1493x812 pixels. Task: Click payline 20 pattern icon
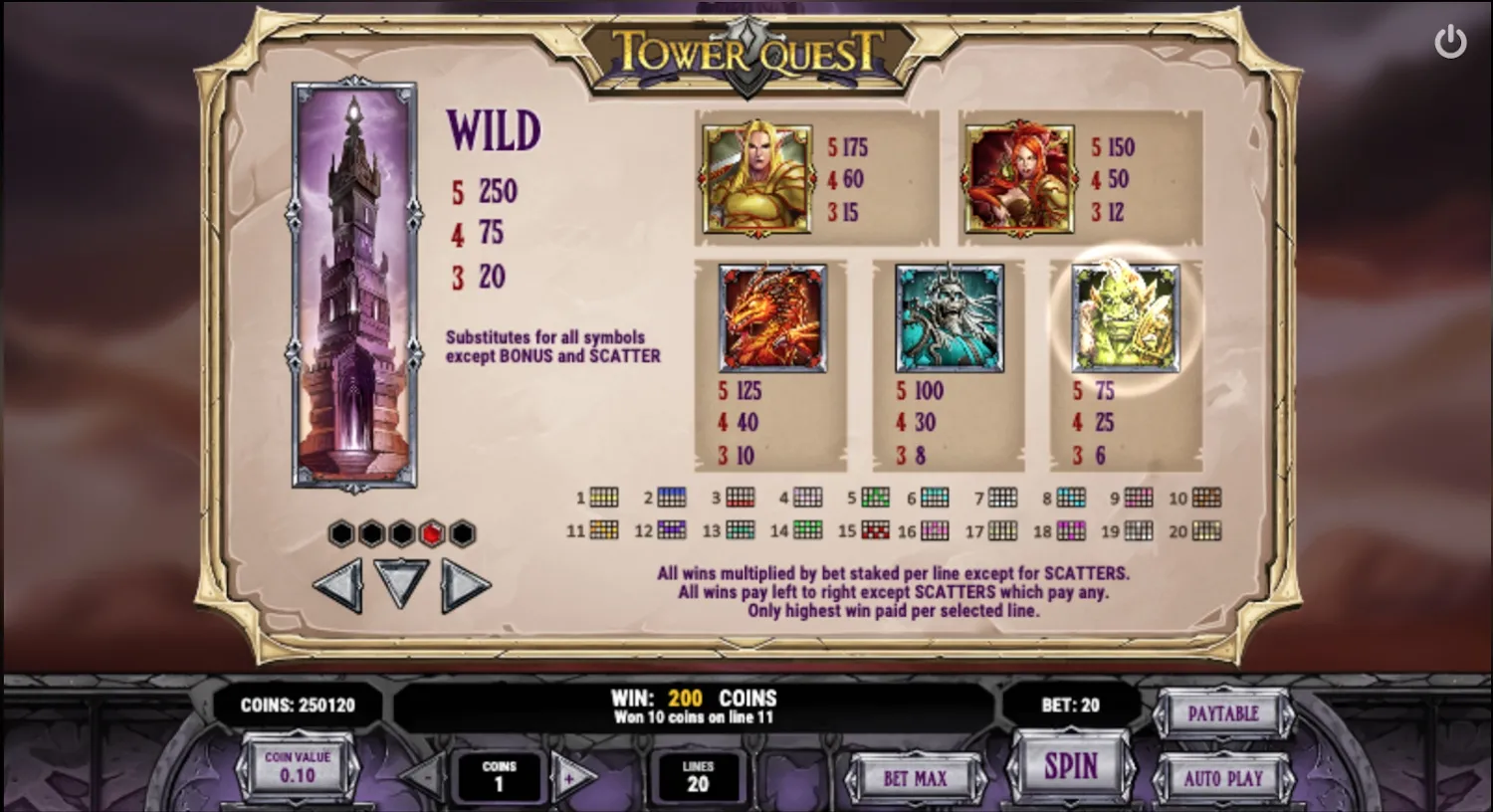pyautogui.click(x=1207, y=531)
